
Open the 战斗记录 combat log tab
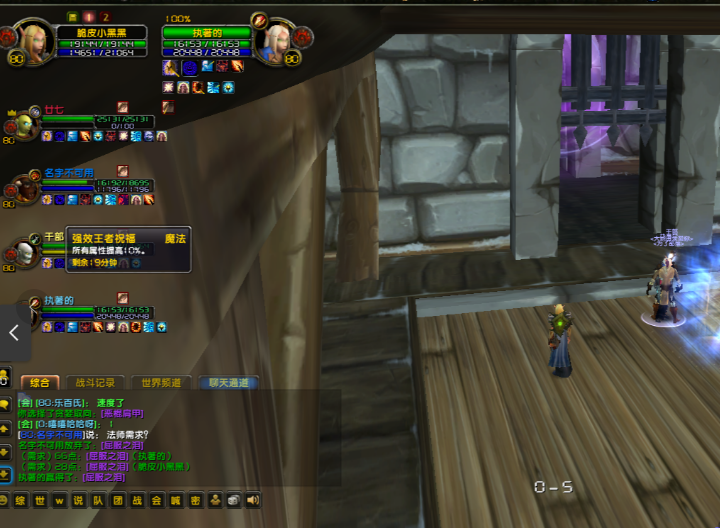pos(95,382)
